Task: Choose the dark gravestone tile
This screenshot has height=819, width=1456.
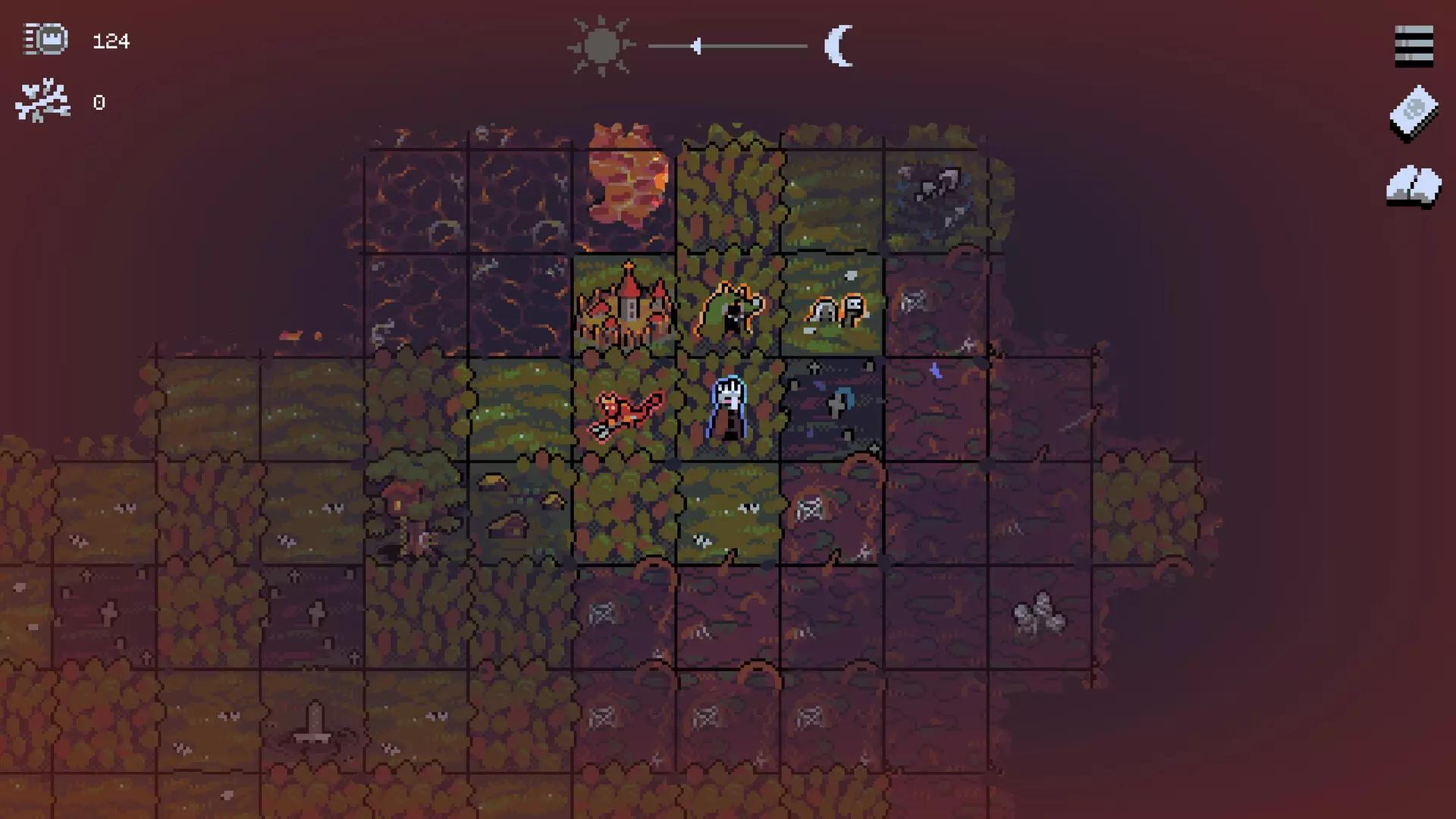Action: (x=834, y=408)
